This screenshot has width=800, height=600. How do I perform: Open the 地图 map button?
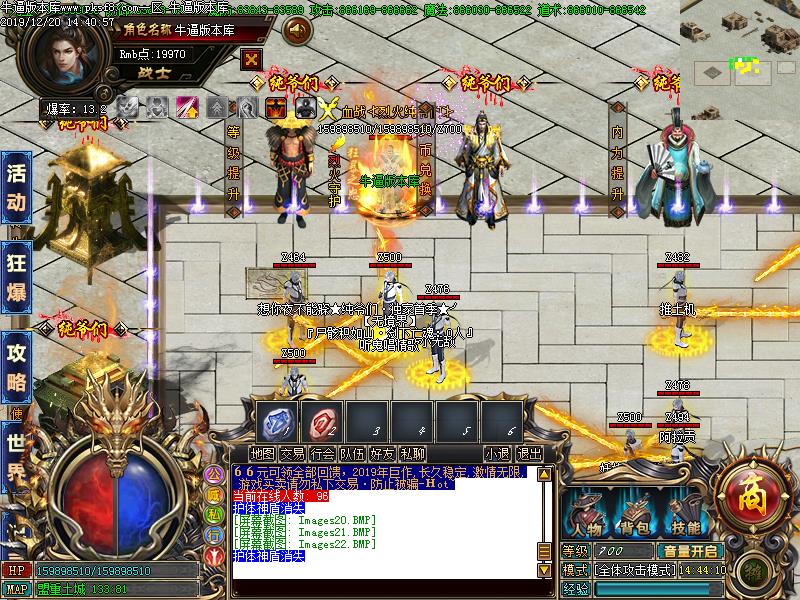coord(263,454)
